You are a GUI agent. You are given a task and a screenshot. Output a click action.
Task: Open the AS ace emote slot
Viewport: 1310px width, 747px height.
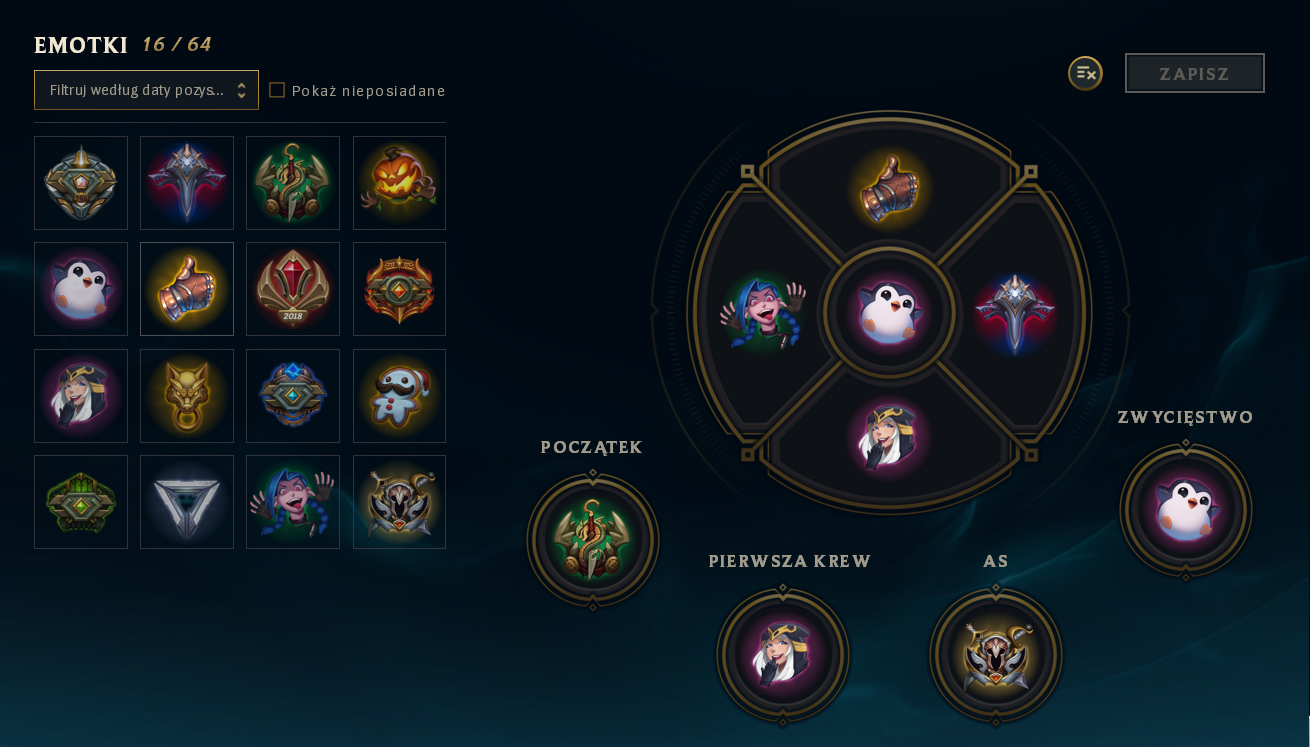tap(996, 654)
